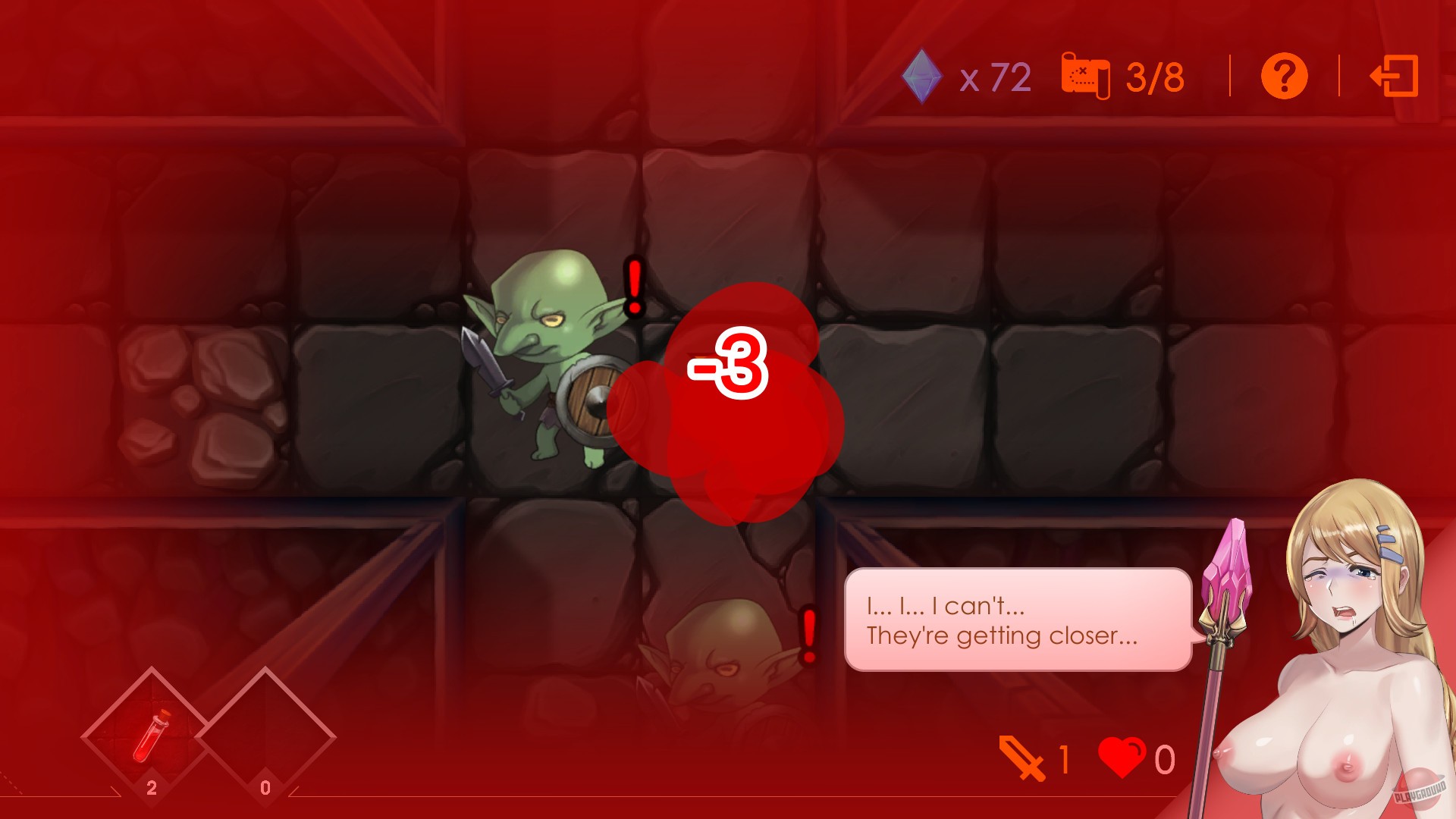Open the treasure map icon showing 3/8

(1084, 76)
